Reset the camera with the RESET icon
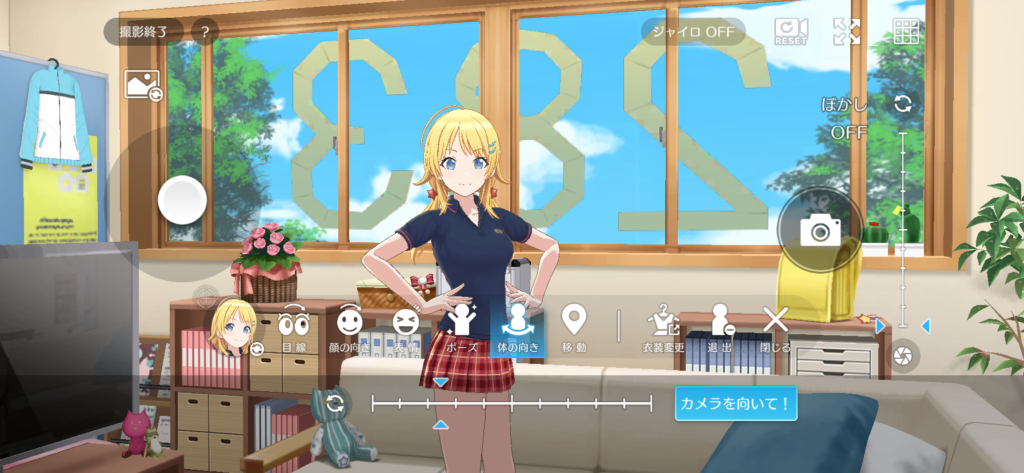Image resolution: width=1024 pixels, height=473 pixels. click(x=791, y=31)
